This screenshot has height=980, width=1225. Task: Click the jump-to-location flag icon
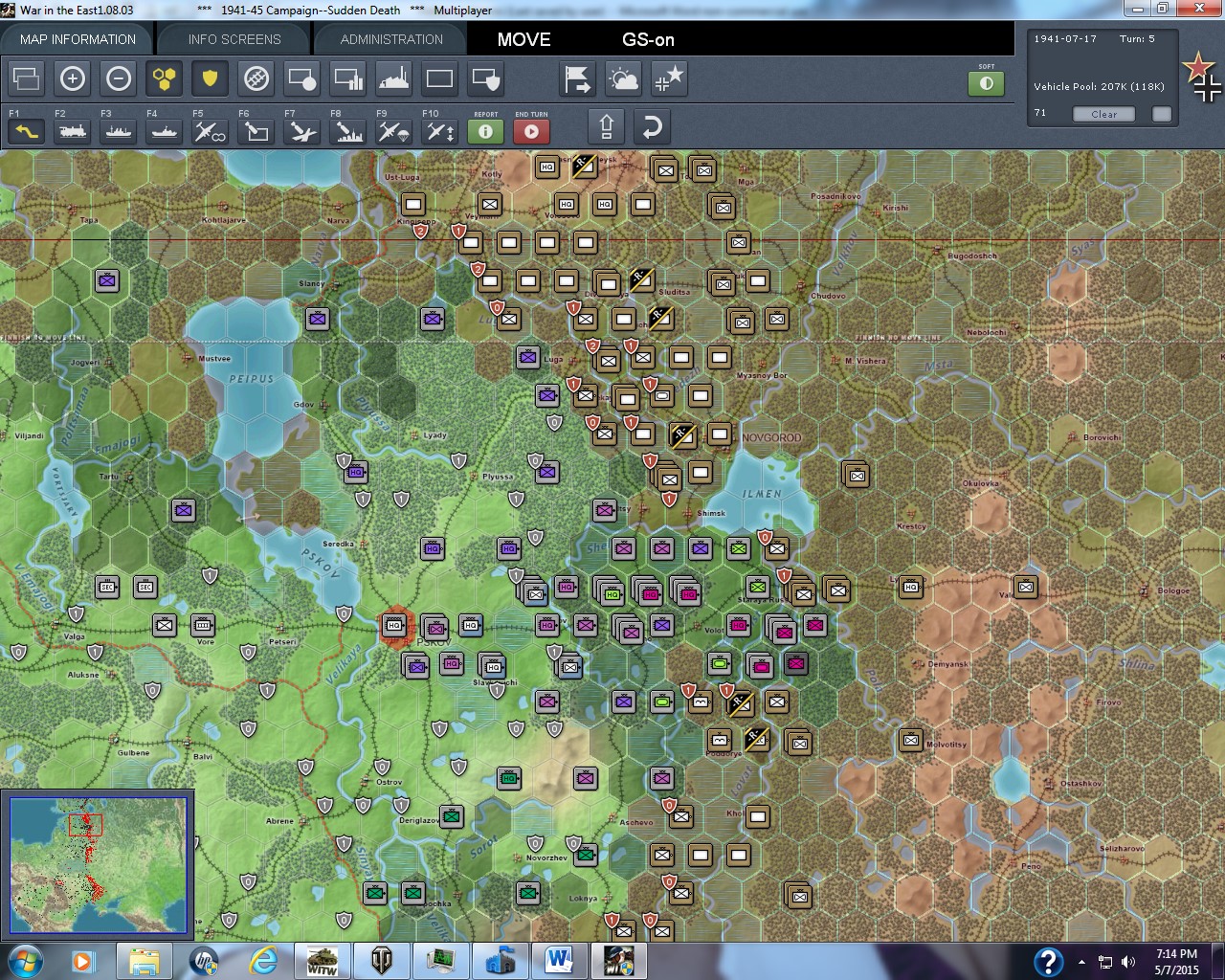point(577,78)
